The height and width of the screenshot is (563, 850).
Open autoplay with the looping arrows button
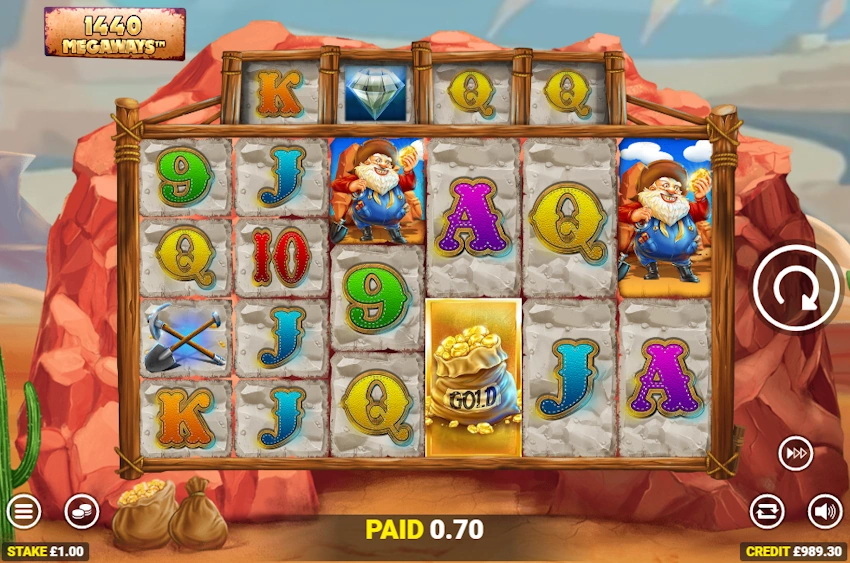pos(767,511)
